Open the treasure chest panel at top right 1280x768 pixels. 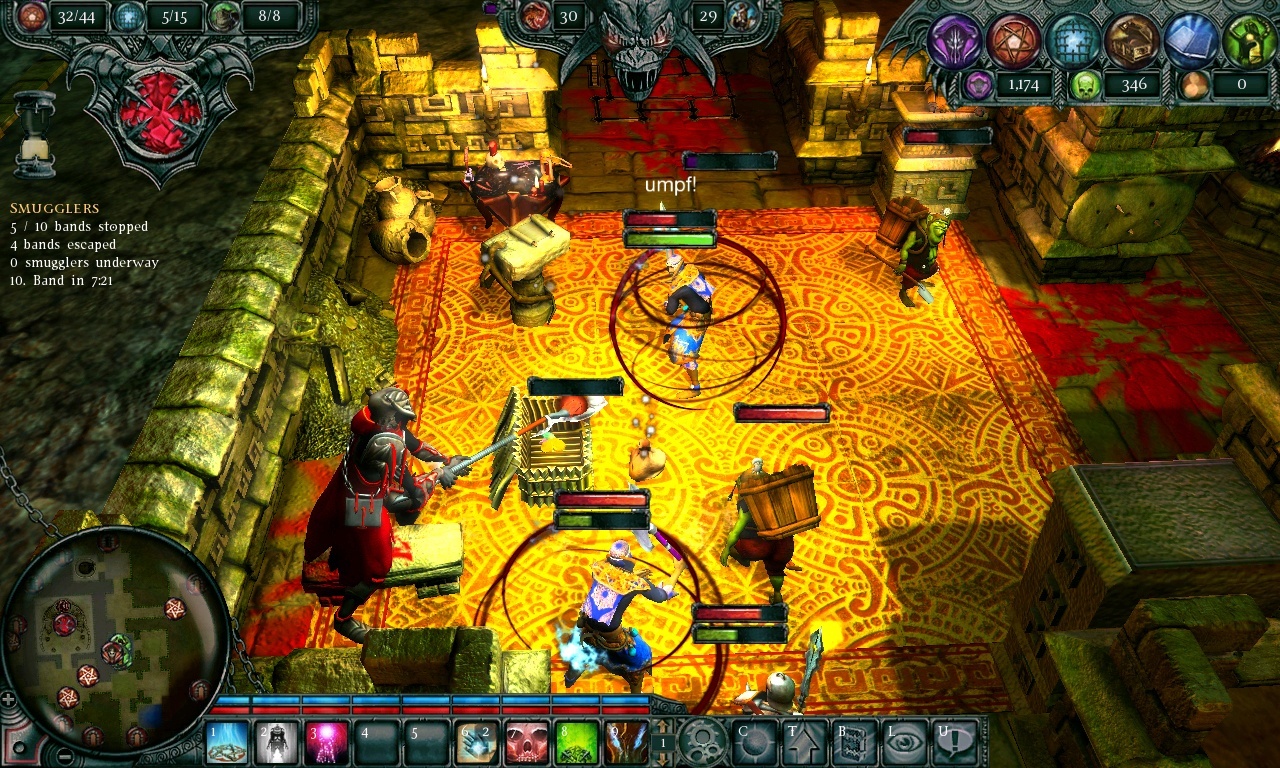(x=1134, y=42)
